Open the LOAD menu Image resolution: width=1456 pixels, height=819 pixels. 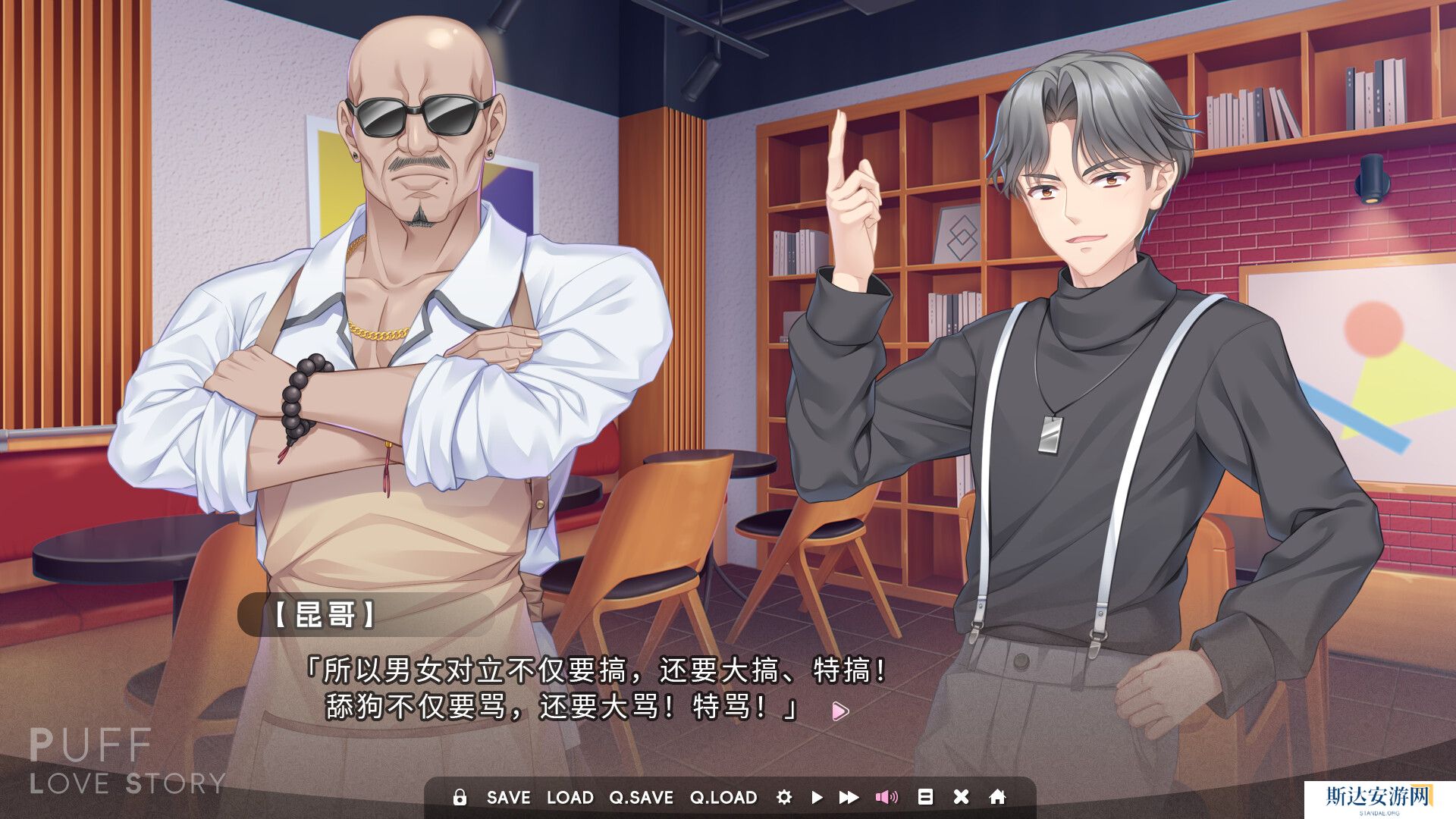coord(570,798)
